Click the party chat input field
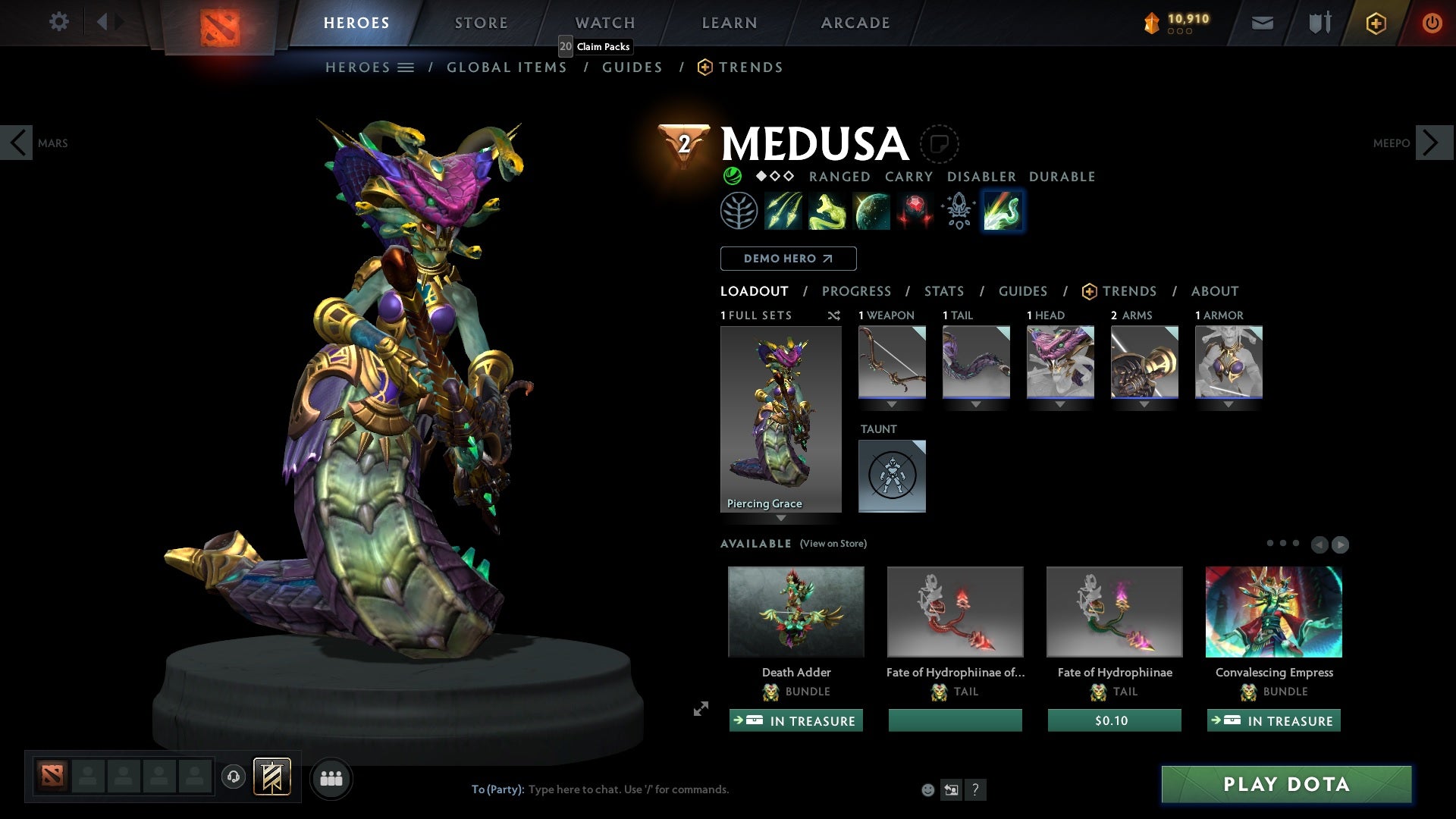 click(629, 789)
